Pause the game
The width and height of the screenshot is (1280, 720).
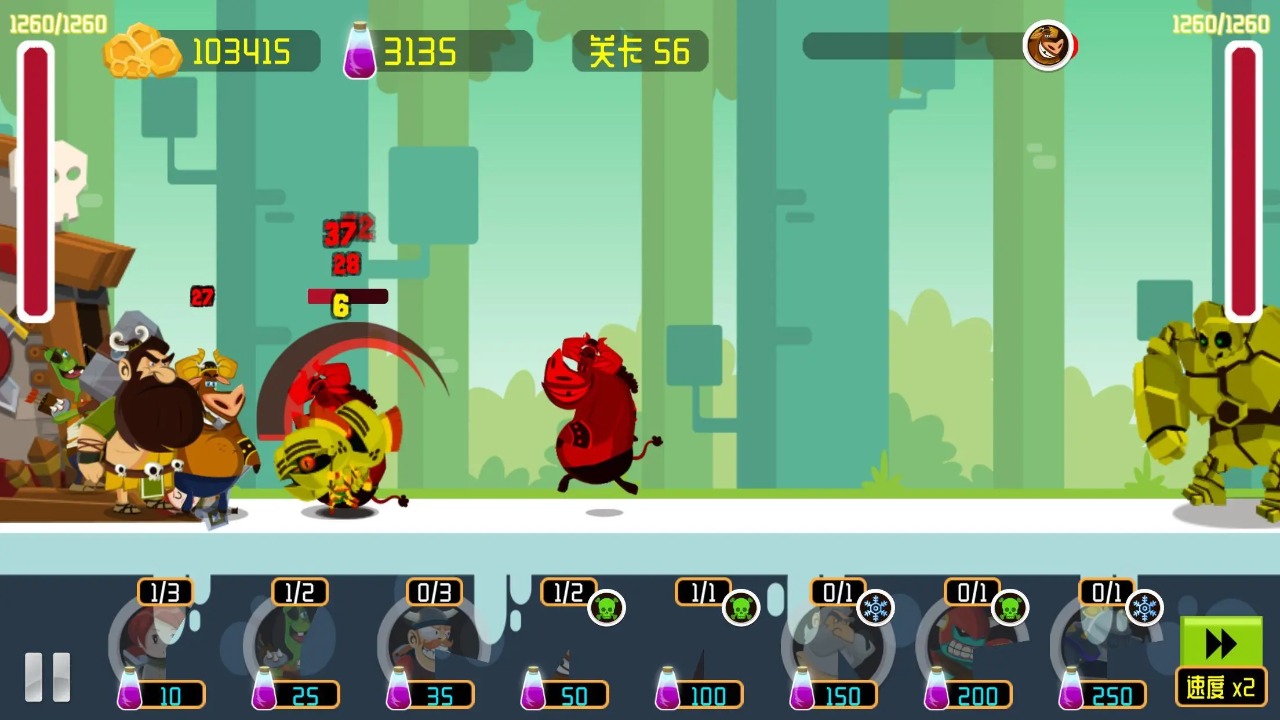[x=47, y=677]
